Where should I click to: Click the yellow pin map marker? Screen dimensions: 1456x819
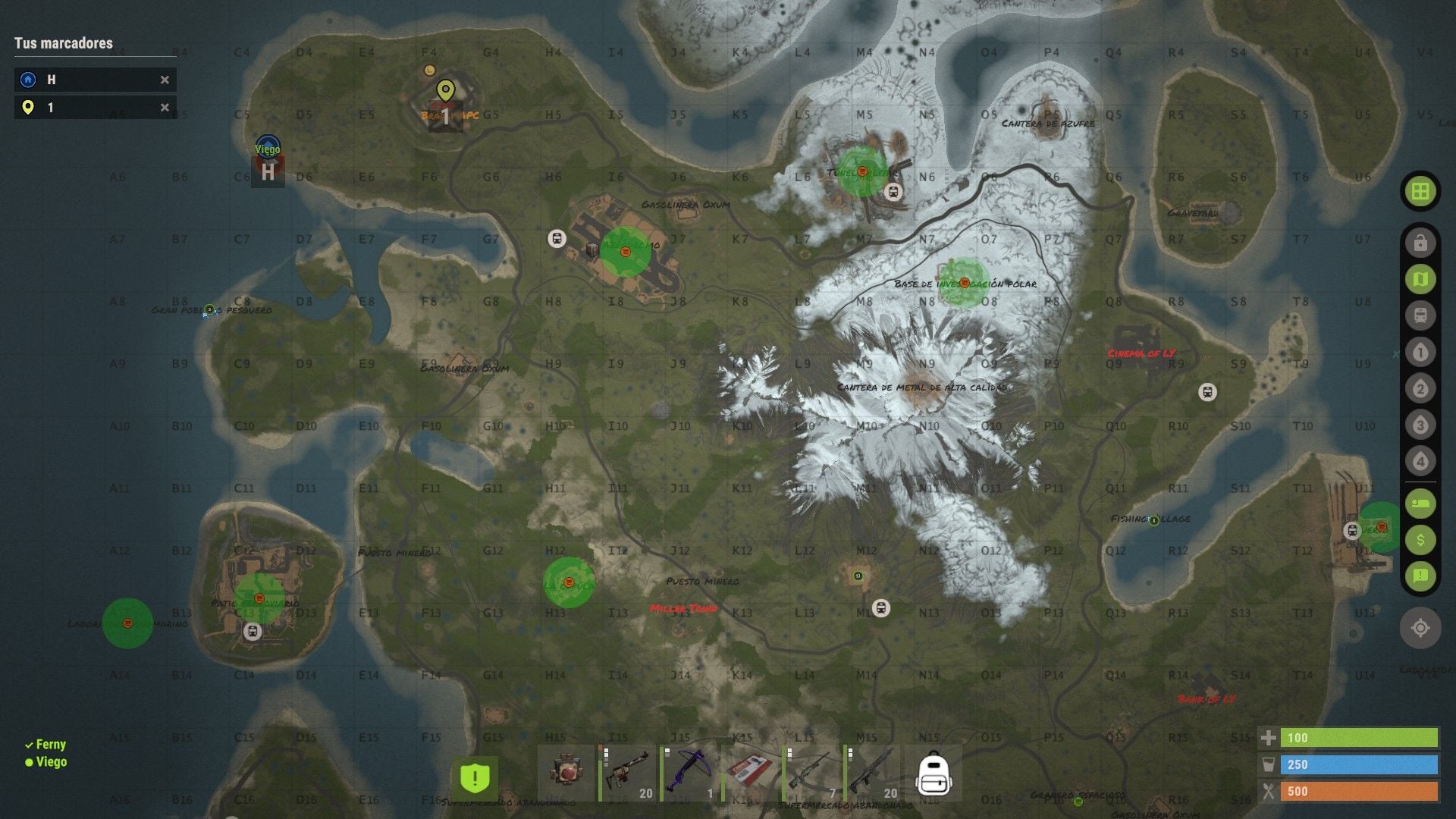click(x=446, y=91)
